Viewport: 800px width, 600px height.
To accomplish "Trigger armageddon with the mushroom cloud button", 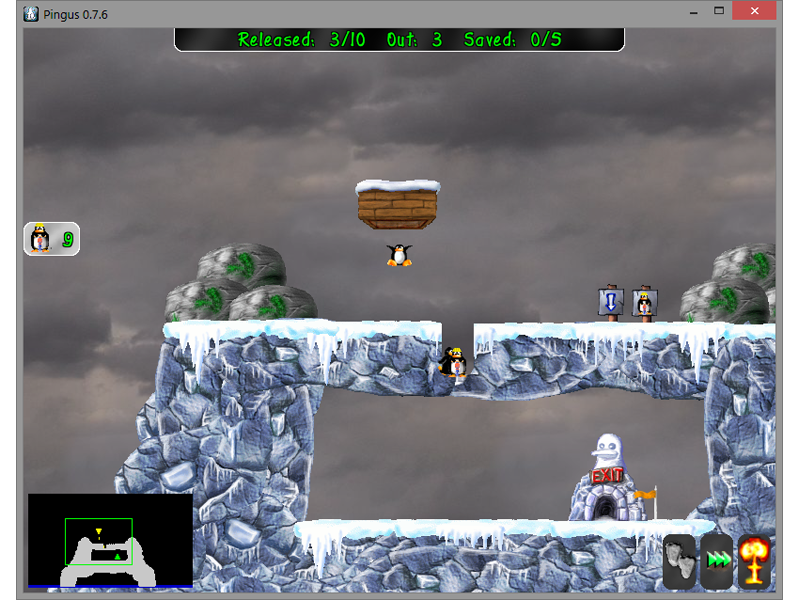I will (x=754, y=560).
